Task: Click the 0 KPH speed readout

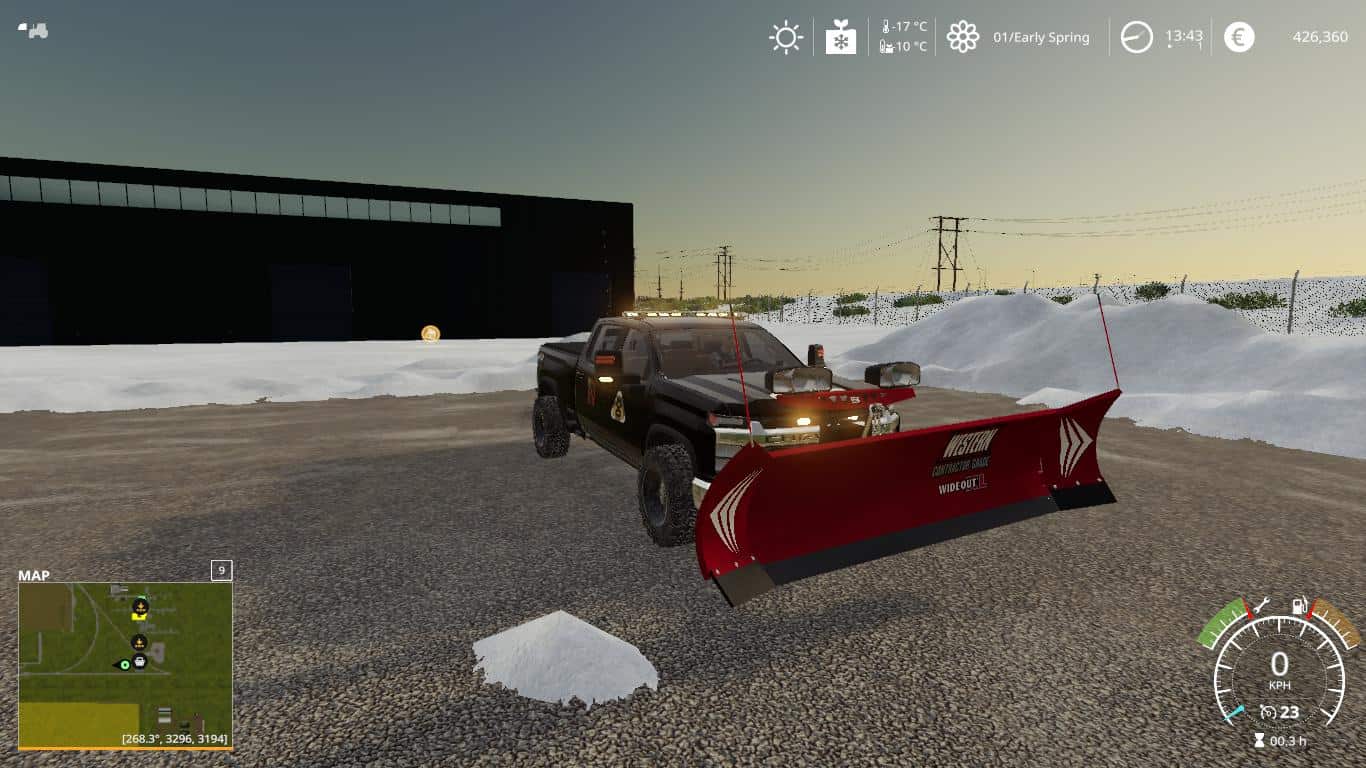Action: point(1280,665)
